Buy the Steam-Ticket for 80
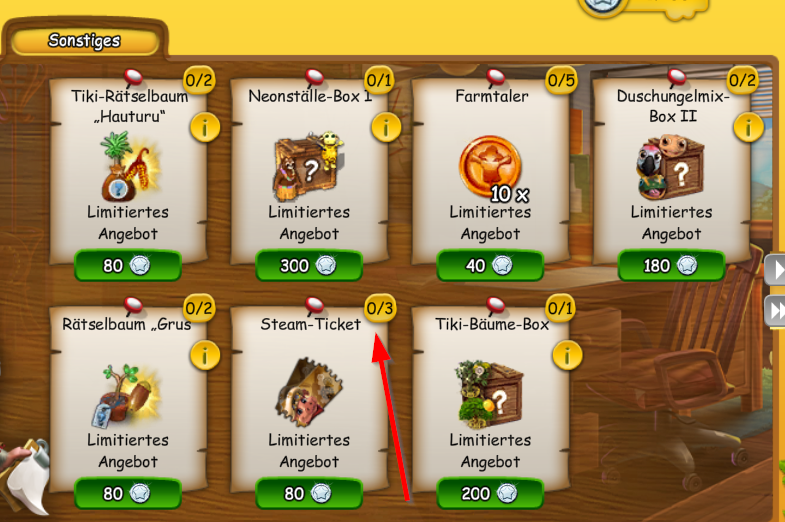The image size is (785, 522). 308,494
